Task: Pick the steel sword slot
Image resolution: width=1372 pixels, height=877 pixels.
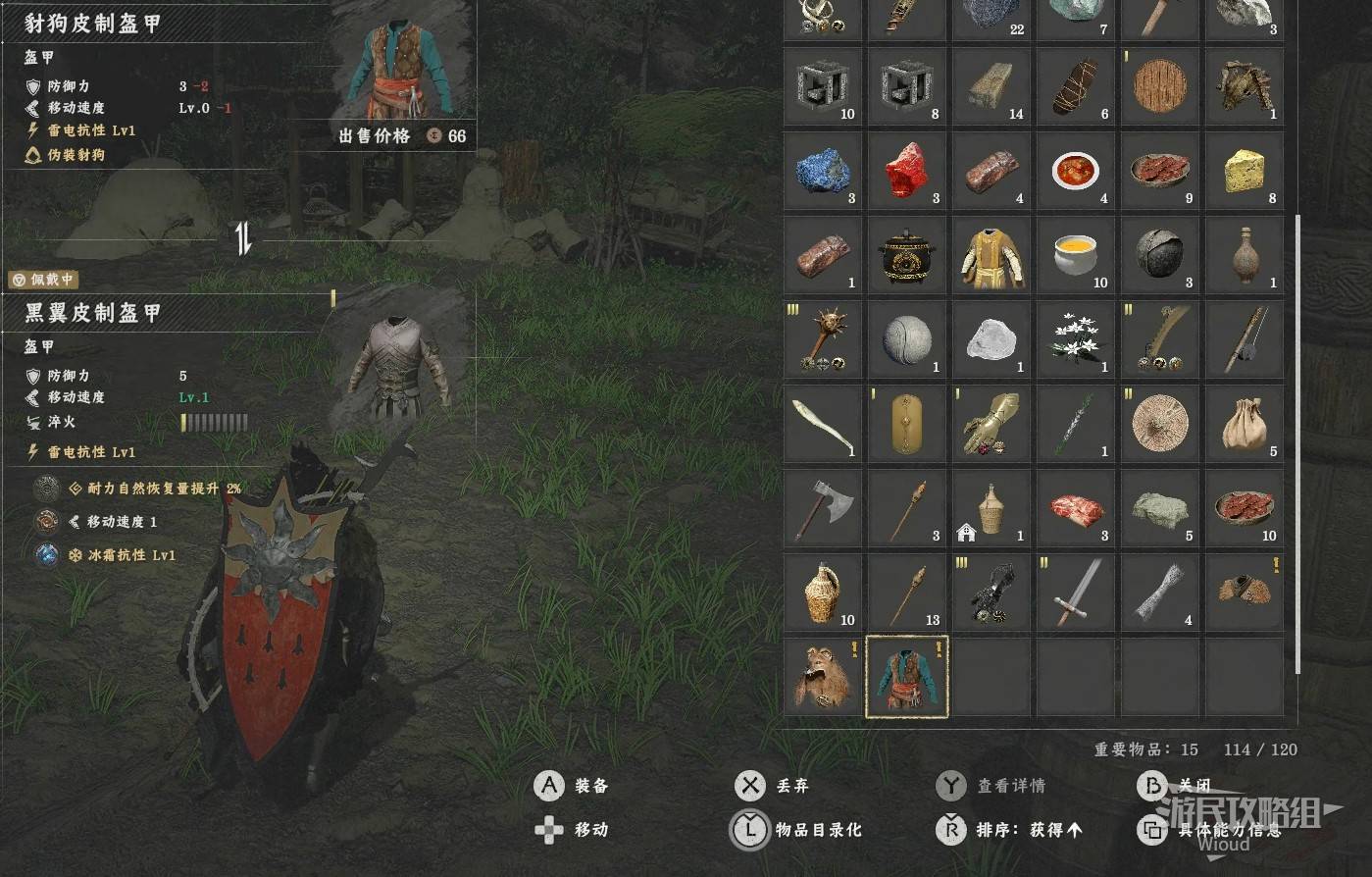Action: [1076, 593]
